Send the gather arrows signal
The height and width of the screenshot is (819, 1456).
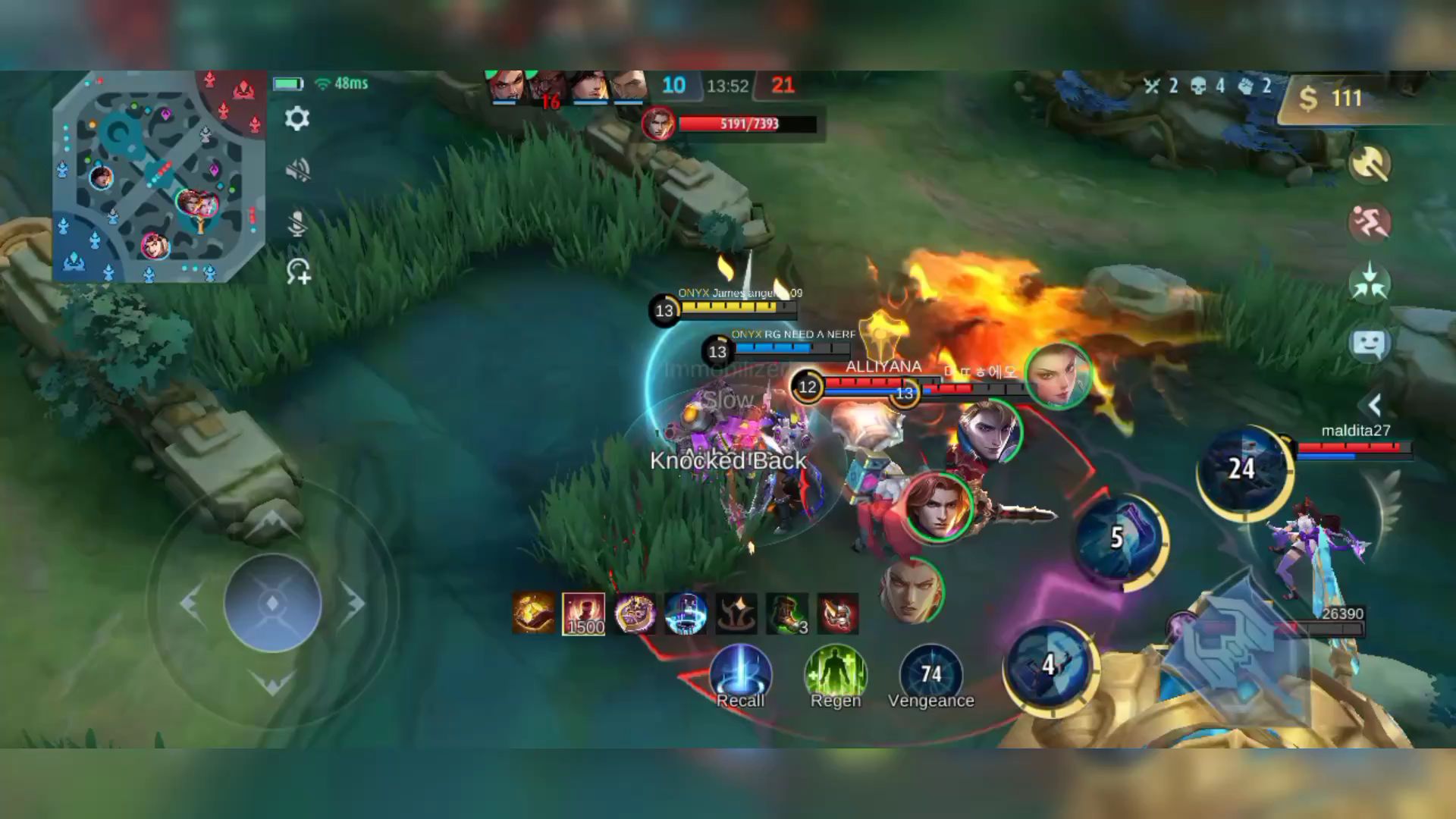click(x=1370, y=283)
